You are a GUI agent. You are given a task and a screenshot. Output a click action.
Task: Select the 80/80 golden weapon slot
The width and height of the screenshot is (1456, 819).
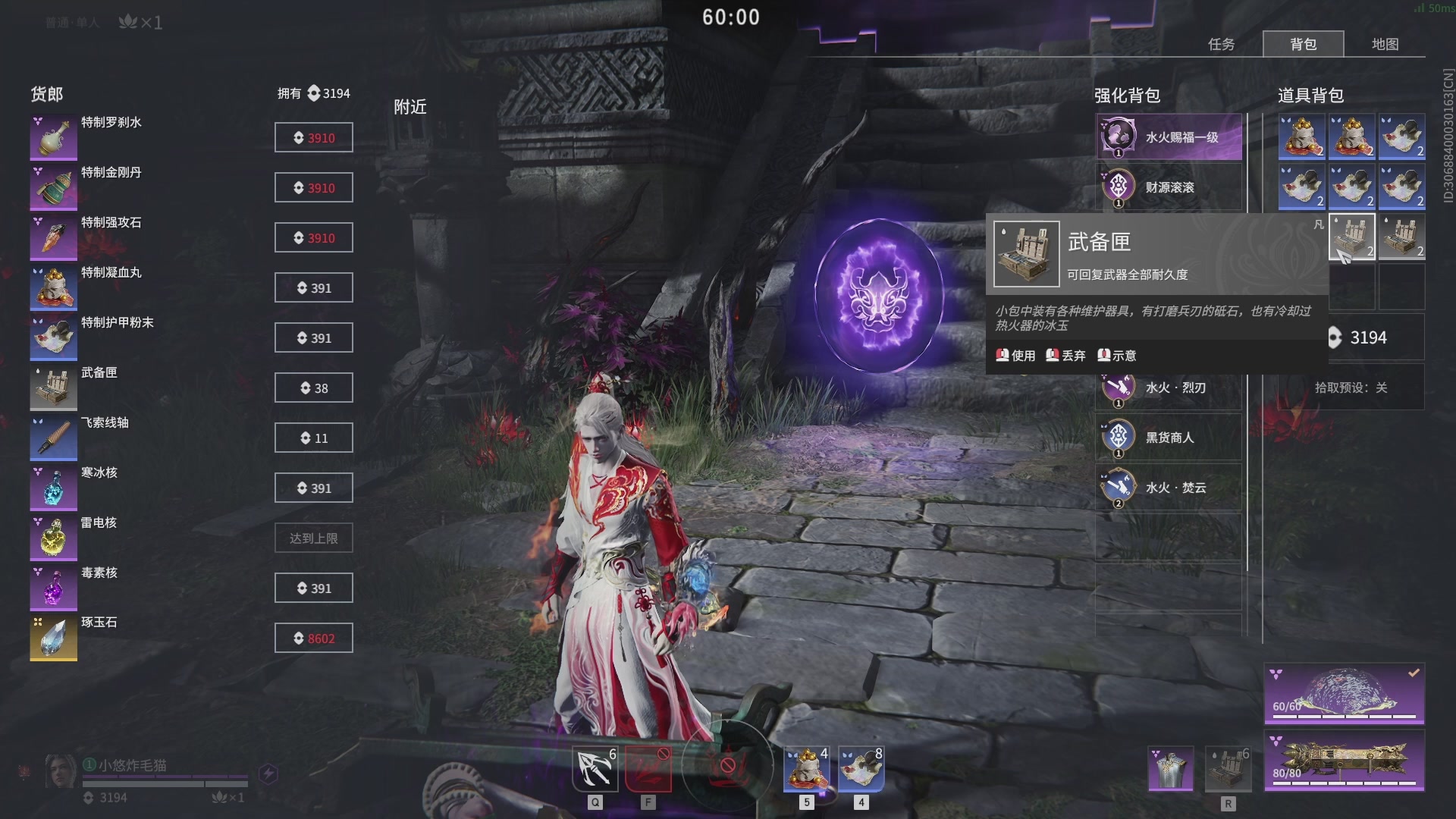point(1344,761)
